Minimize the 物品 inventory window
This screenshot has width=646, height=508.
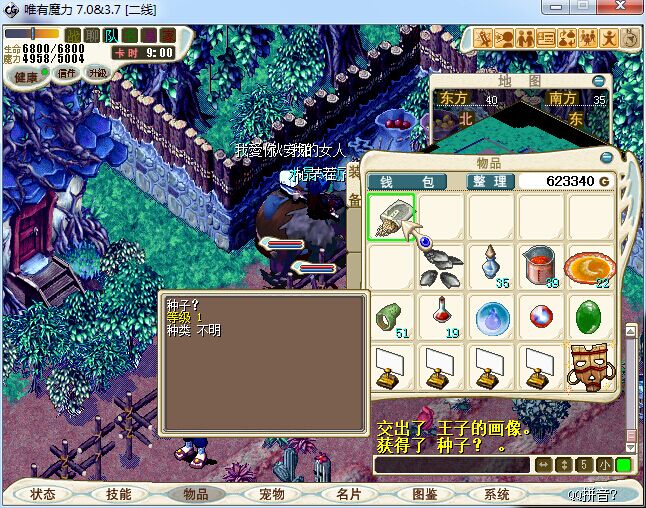(607, 157)
